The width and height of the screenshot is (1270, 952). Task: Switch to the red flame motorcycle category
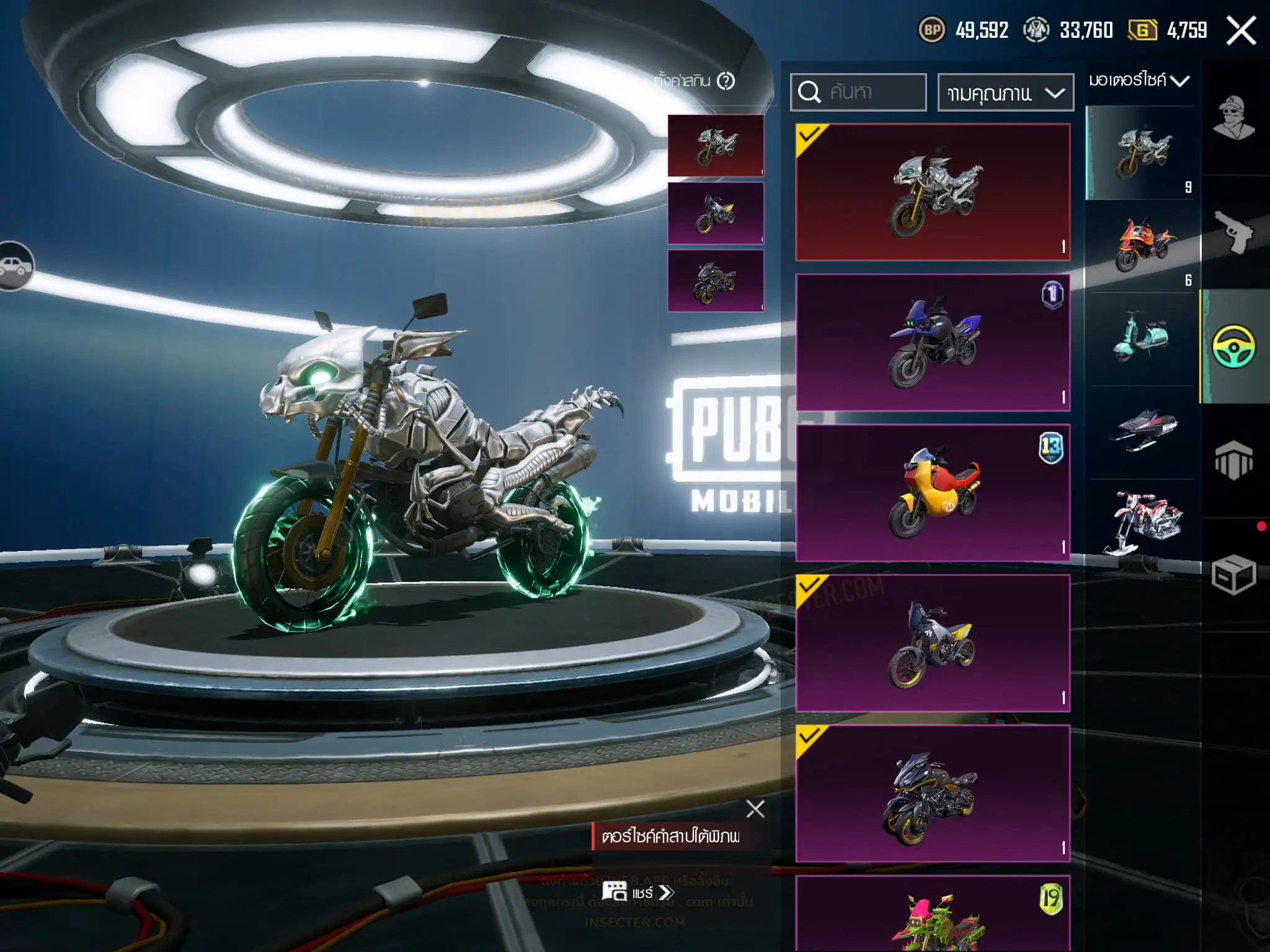1142,246
